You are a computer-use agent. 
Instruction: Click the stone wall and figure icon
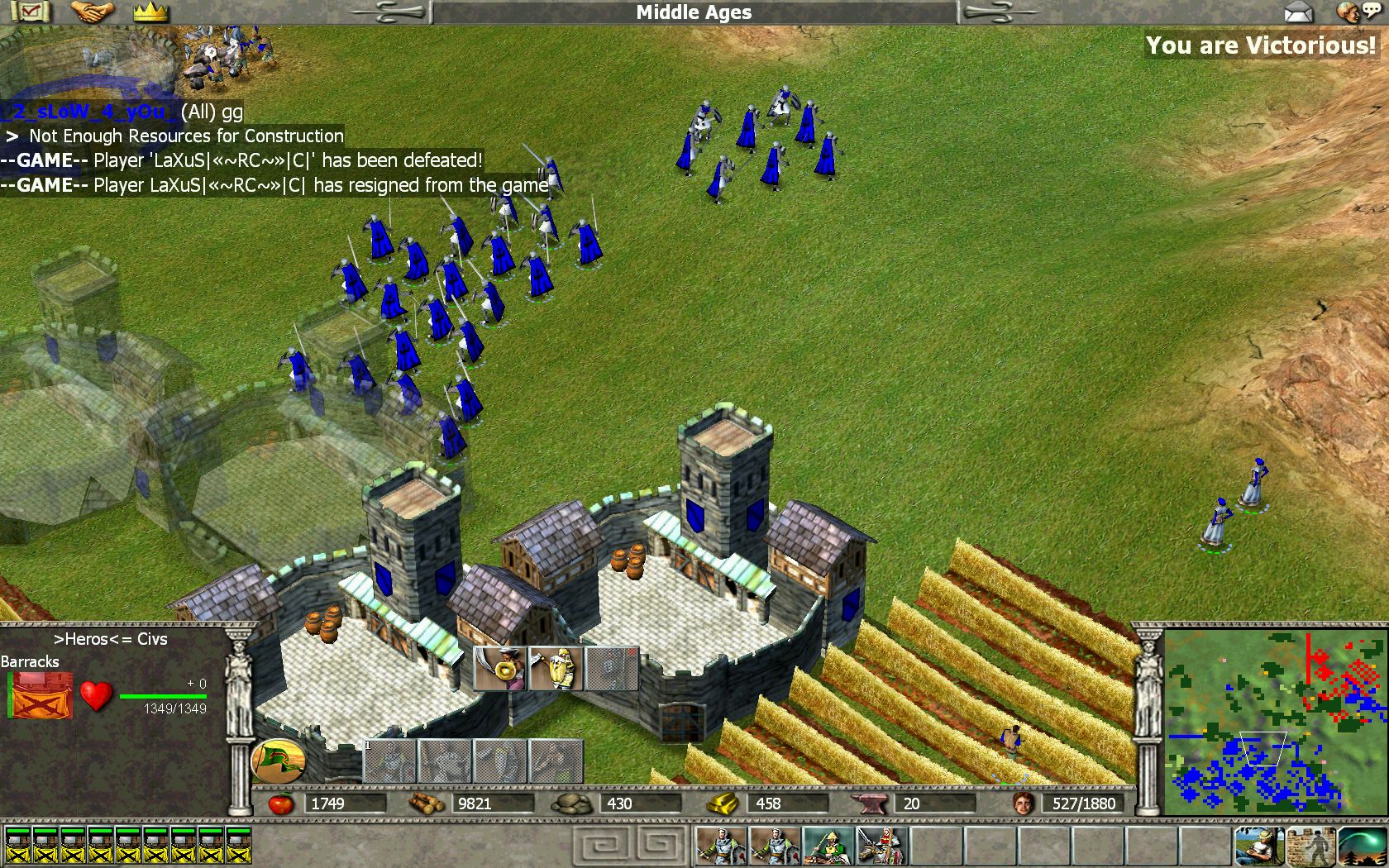click(x=1310, y=845)
